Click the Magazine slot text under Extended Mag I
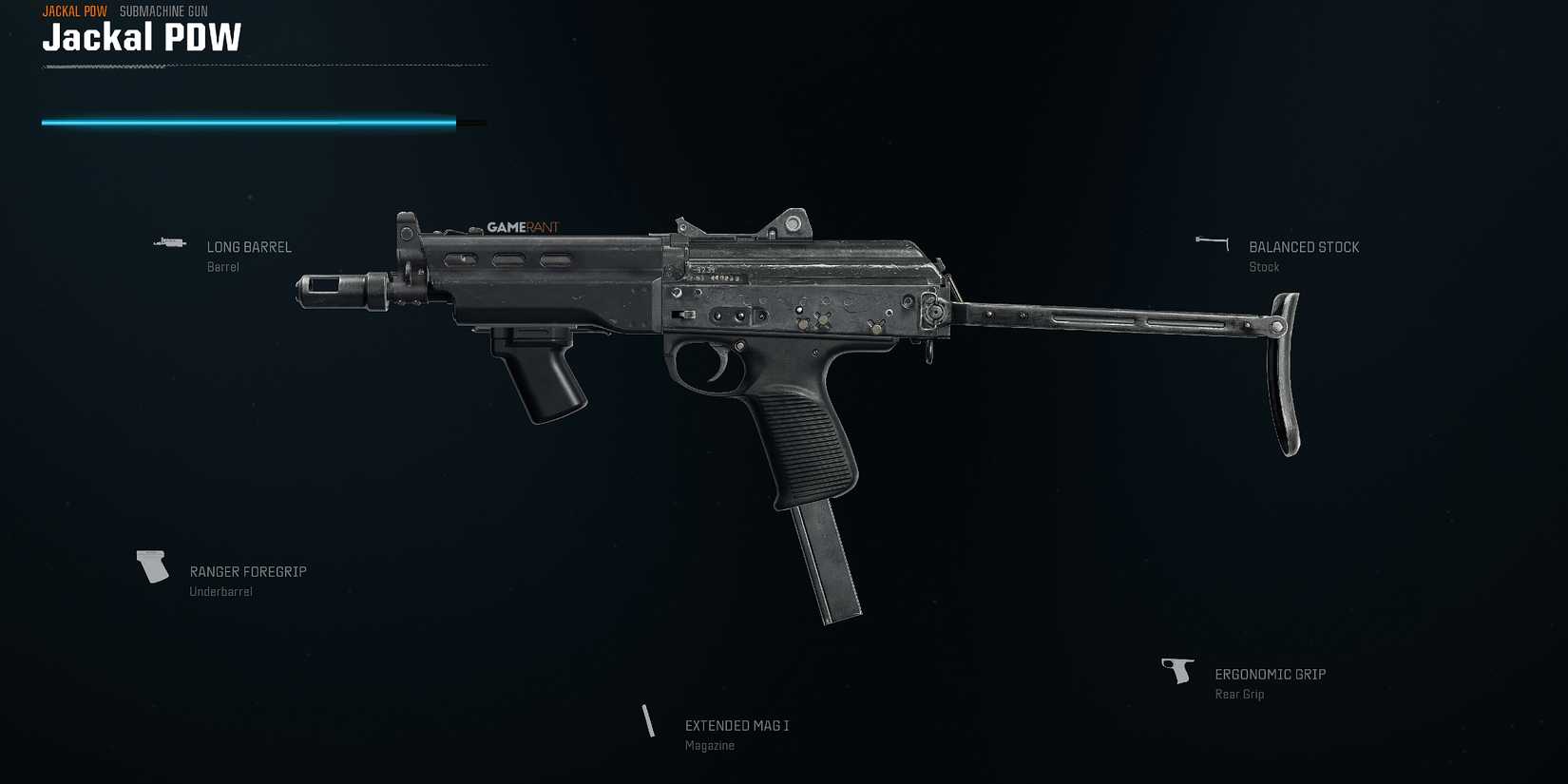 709,745
